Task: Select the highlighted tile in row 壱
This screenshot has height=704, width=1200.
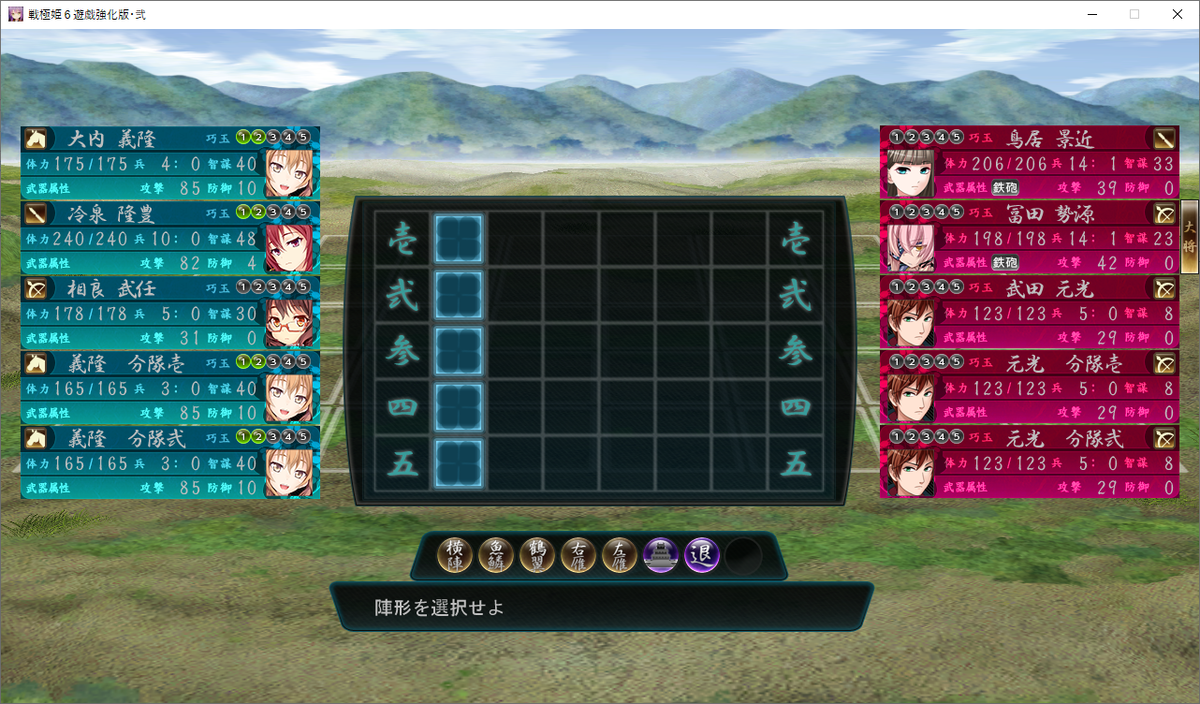Action: point(459,239)
